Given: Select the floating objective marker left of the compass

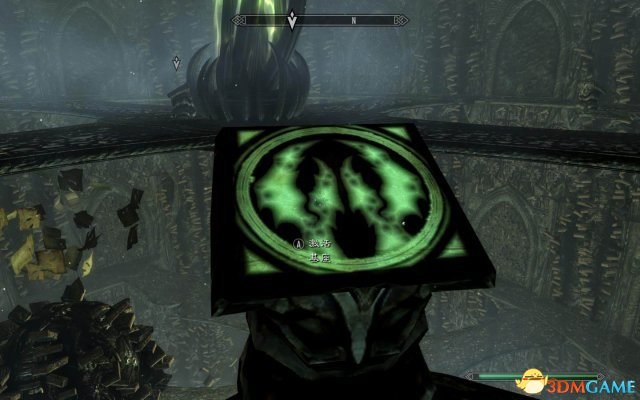Looking at the screenshot, I should [177, 62].
